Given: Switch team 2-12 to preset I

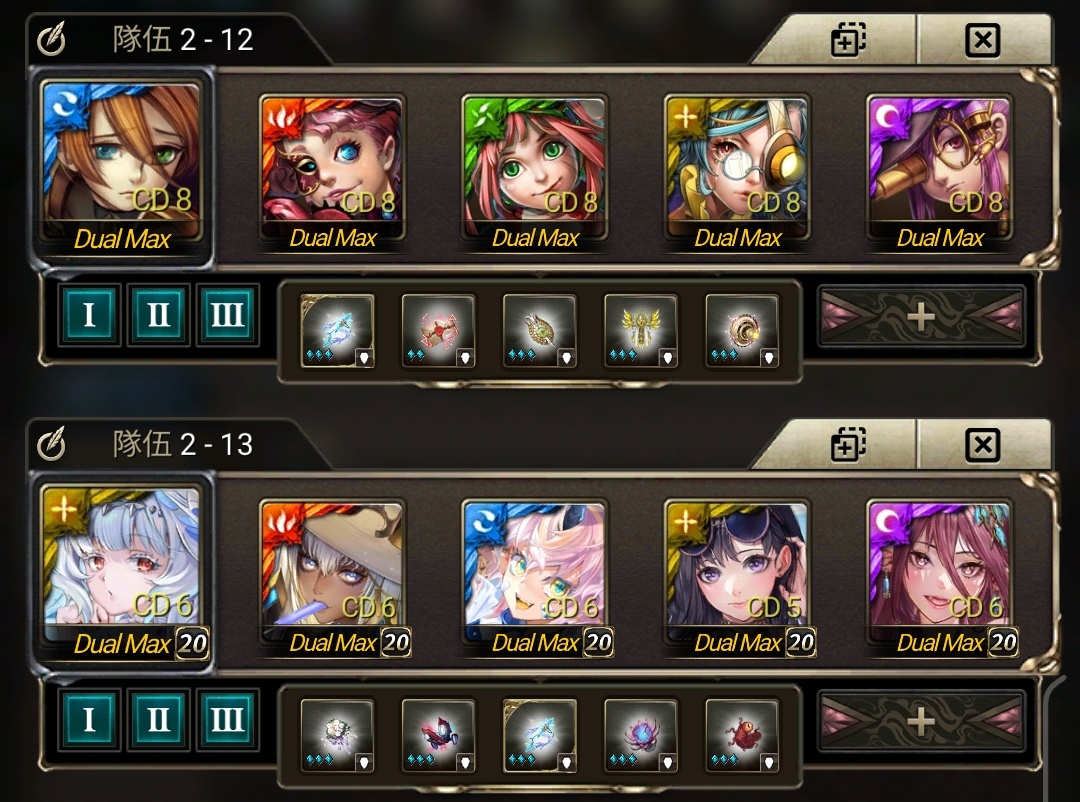Looking at the screenshot, I should 89,315.
